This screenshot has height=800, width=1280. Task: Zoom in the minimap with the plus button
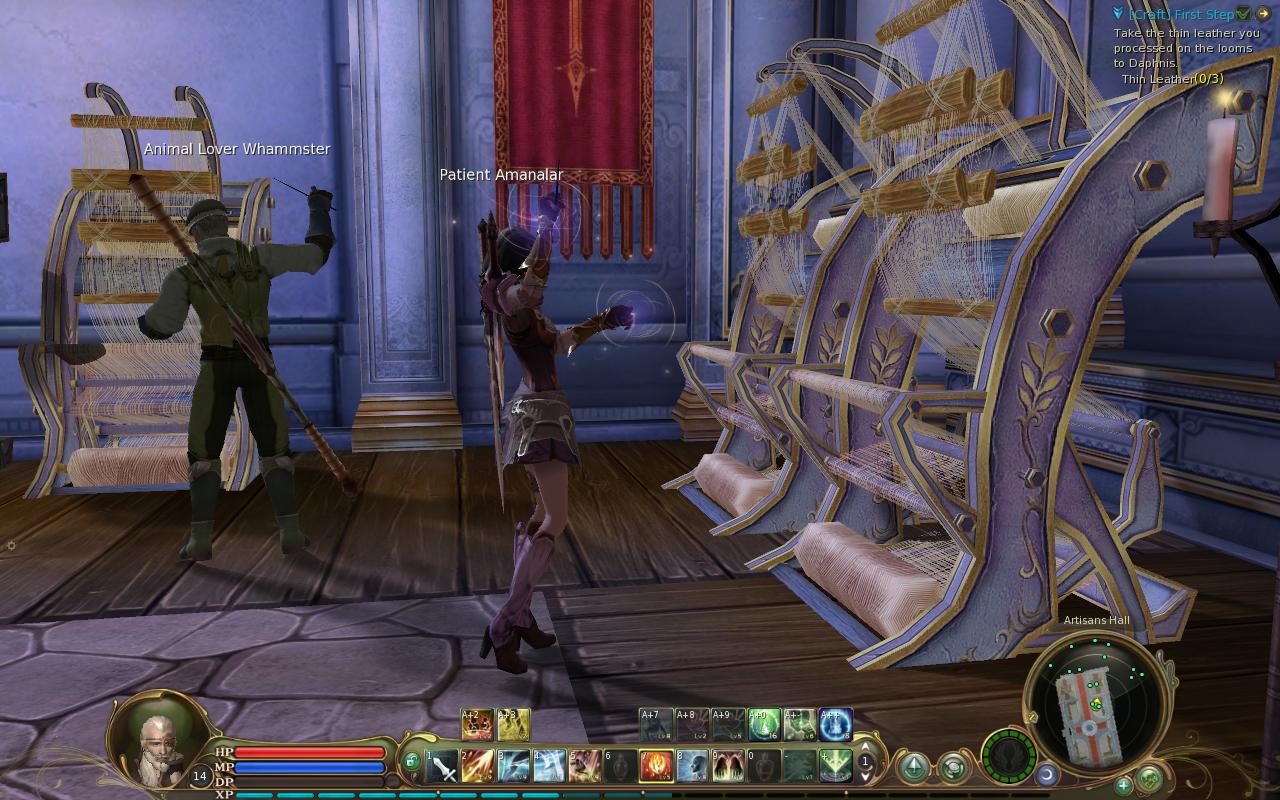1124,785
